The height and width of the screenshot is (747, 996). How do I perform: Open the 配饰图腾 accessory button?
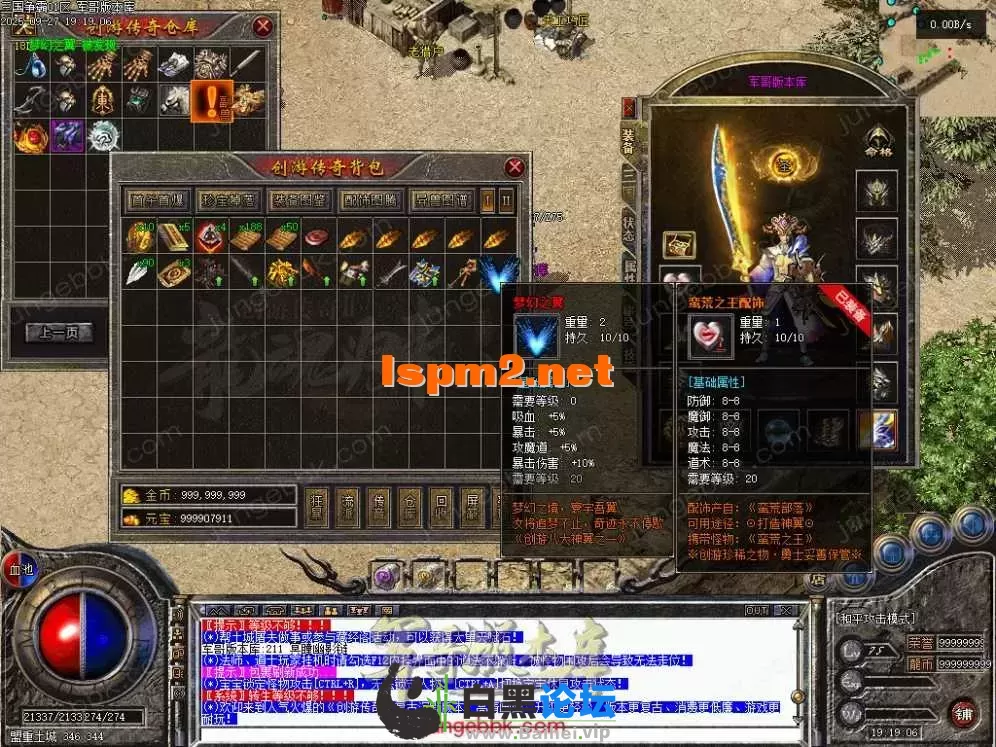370,199
